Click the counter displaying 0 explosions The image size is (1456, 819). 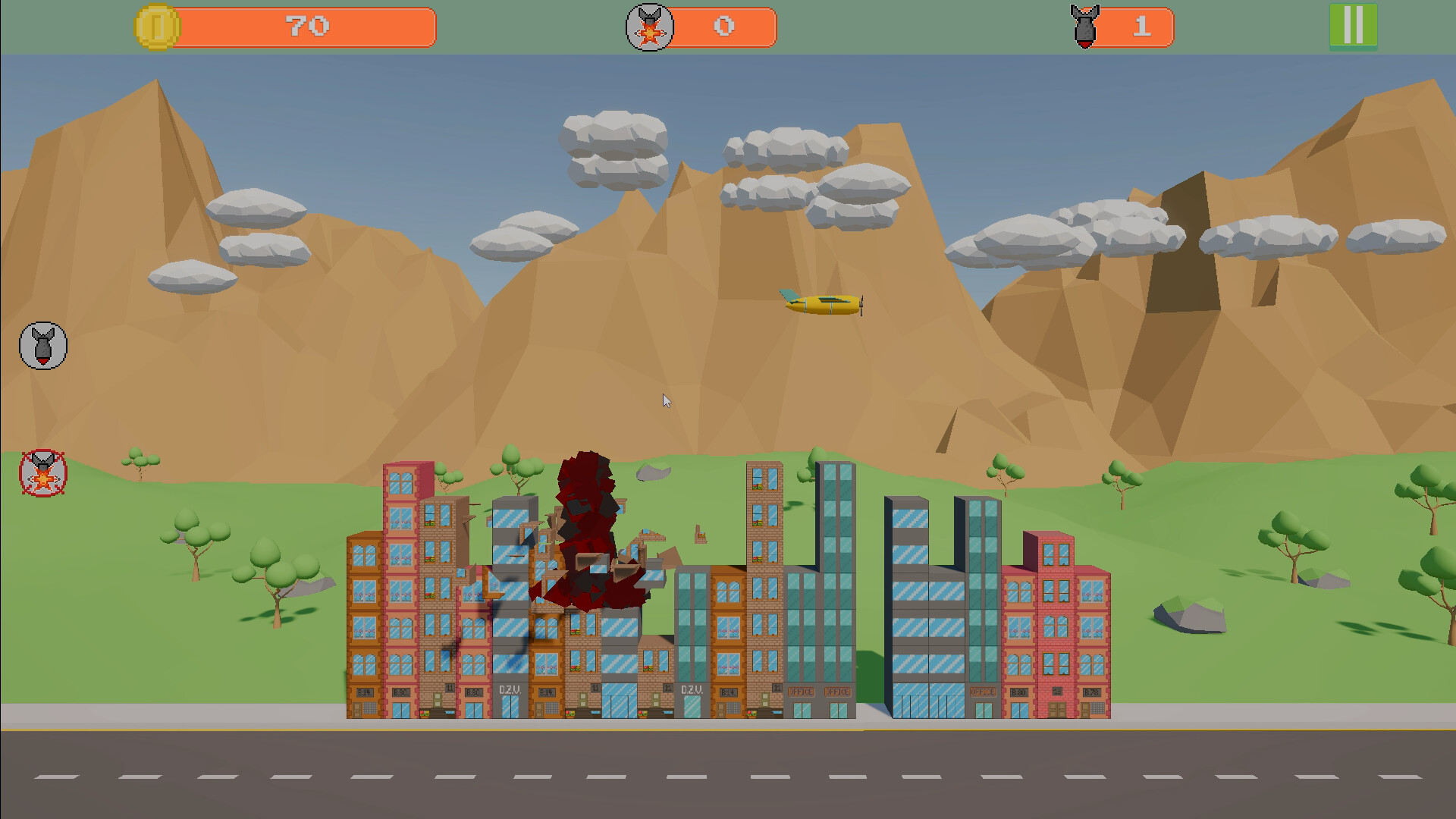(x=724, y=27)
